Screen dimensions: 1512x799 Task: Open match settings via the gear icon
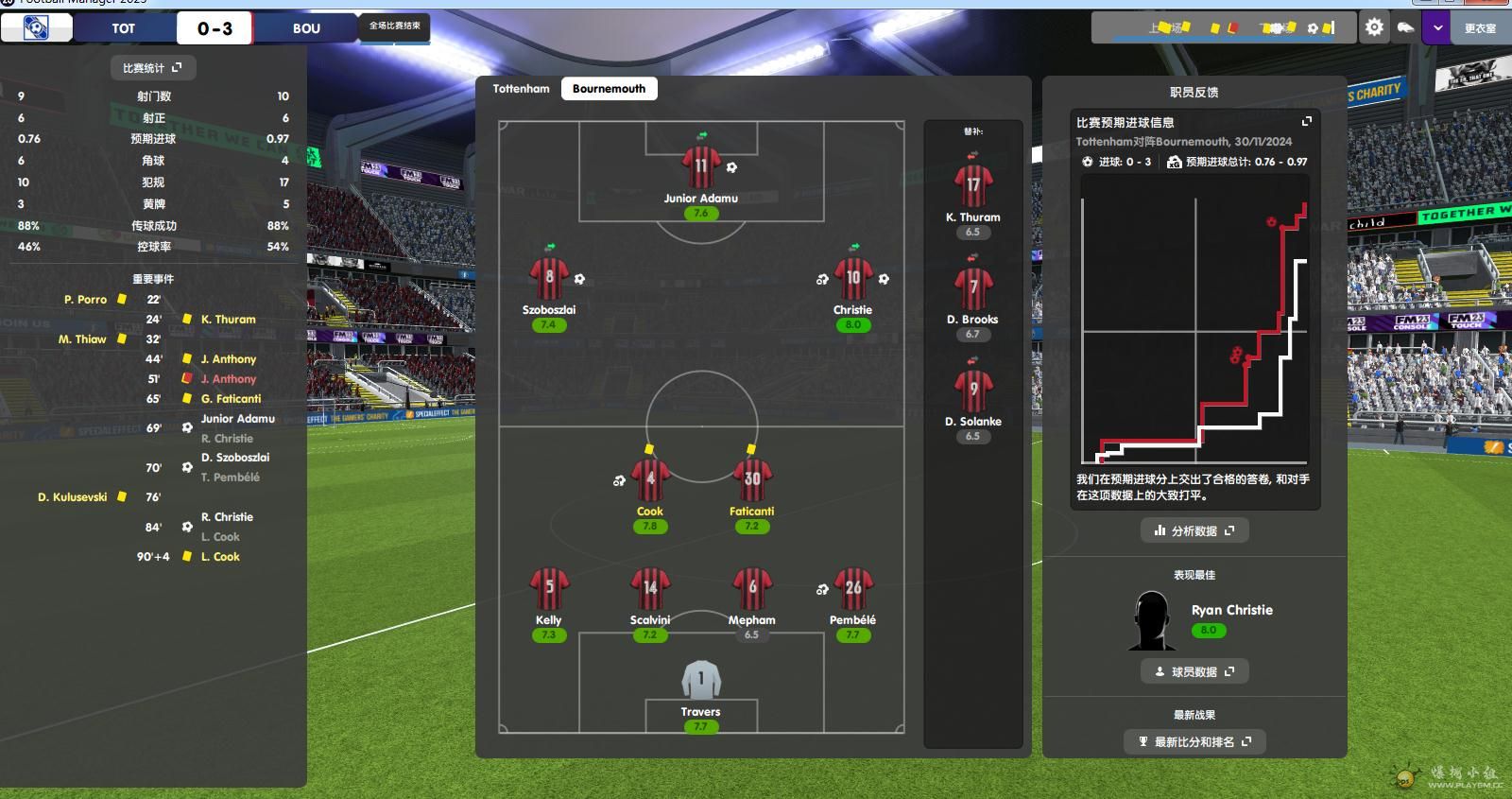click(1374, 28)
